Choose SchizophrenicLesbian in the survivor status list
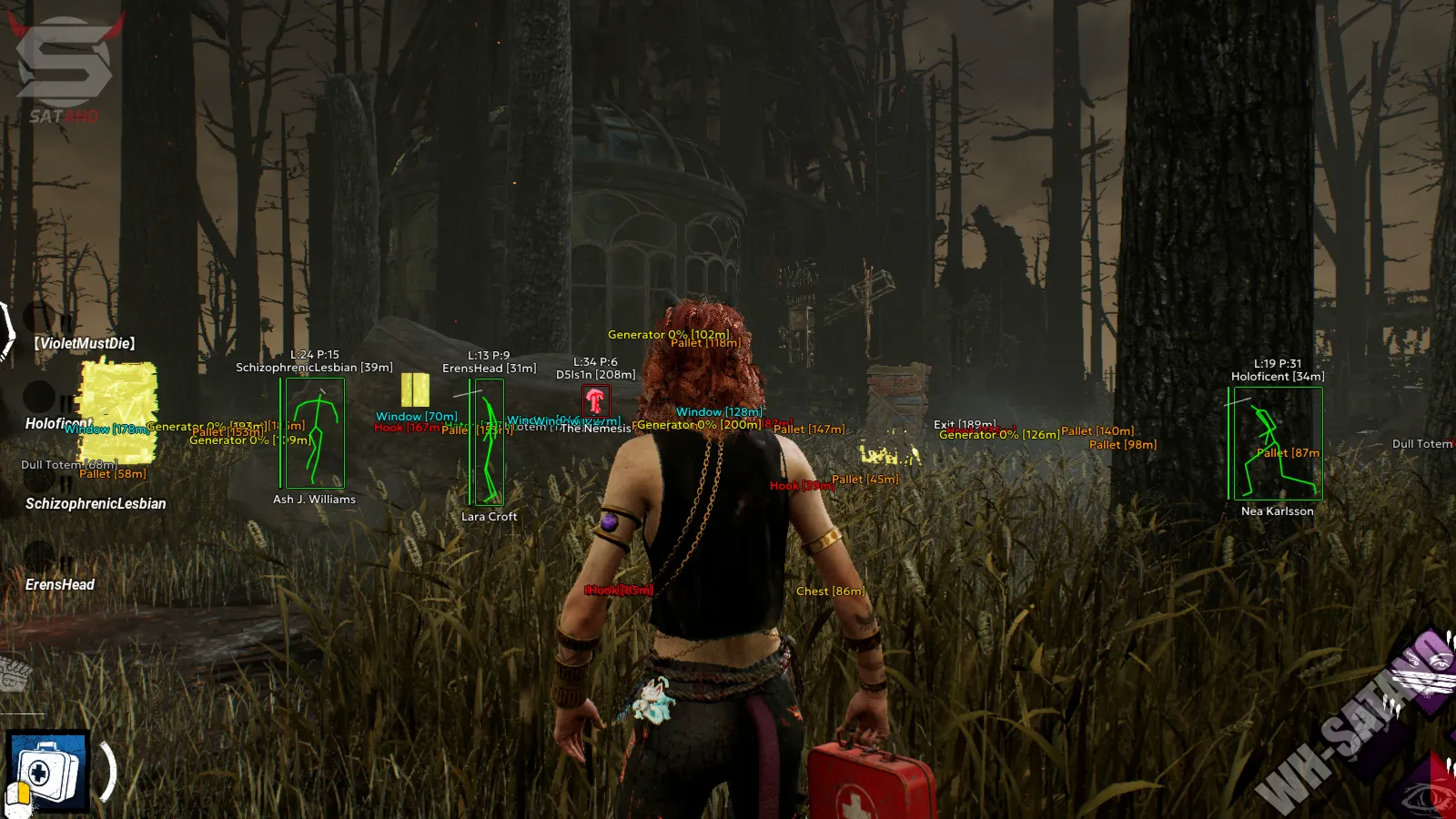This screenshot has height=819, width=1456. coord(96,503)
